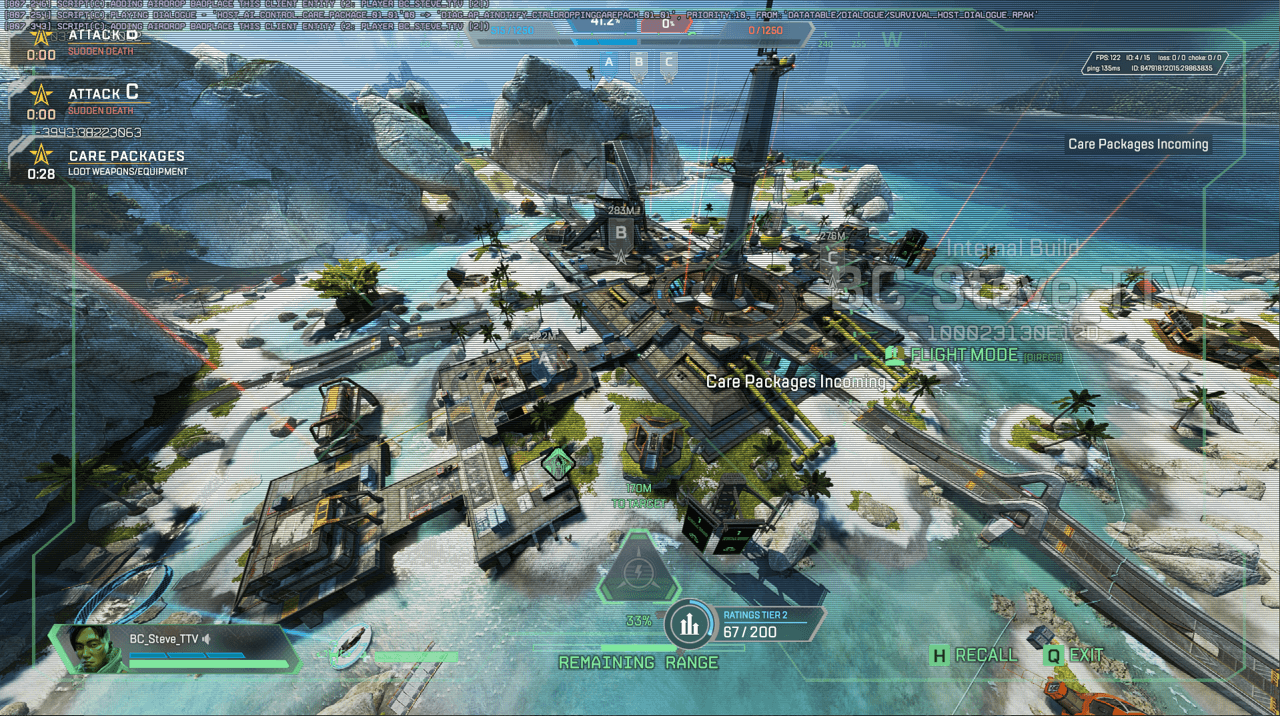Toggle the Flight Mode indicator
The width and height of the screenshot is (1280, 716).
click(963, 355)
